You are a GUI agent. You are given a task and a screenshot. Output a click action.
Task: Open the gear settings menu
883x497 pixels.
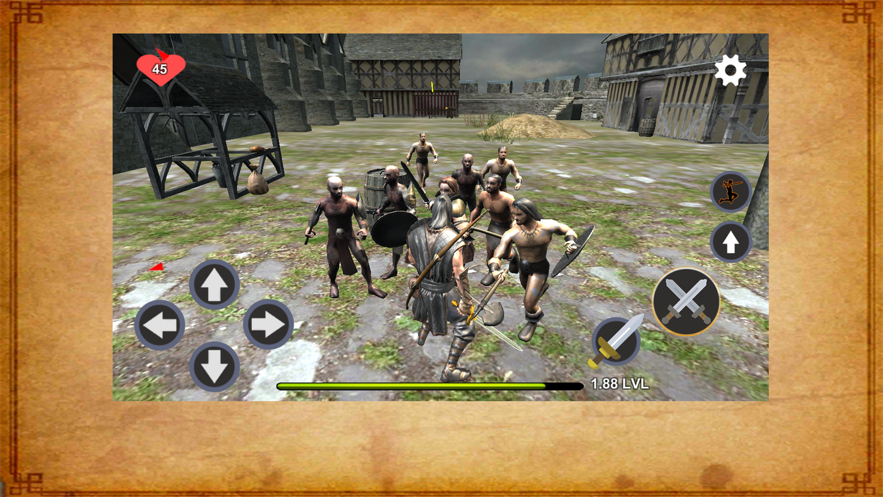tap(730, 70)
